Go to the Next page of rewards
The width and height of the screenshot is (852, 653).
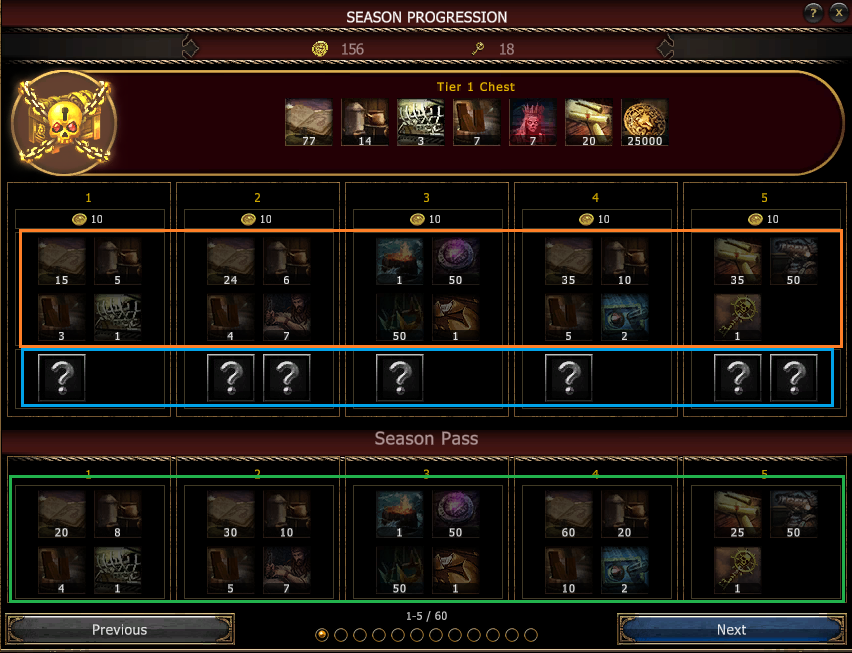731,630
